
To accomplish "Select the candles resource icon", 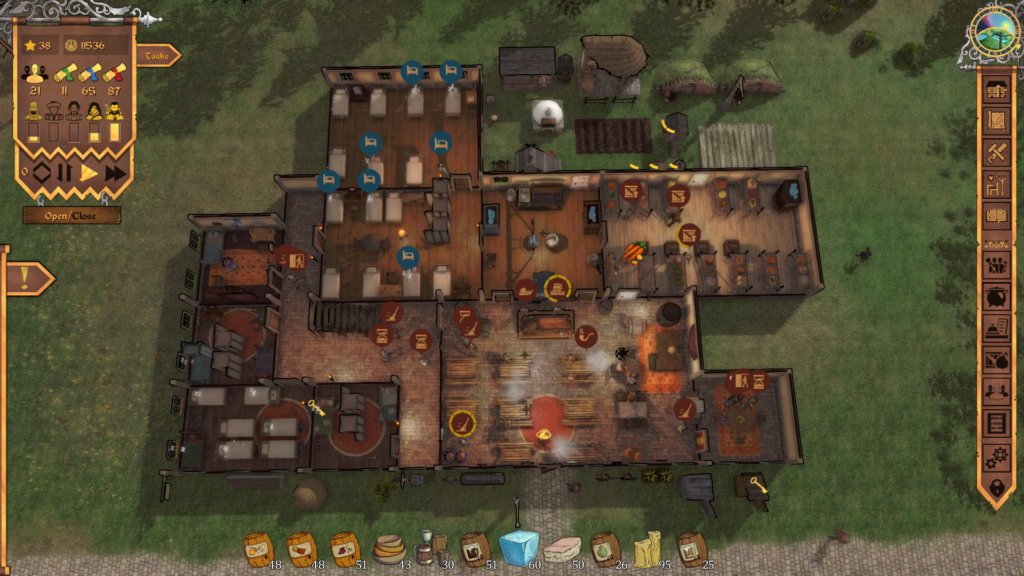I will click(x=647, y=549).
